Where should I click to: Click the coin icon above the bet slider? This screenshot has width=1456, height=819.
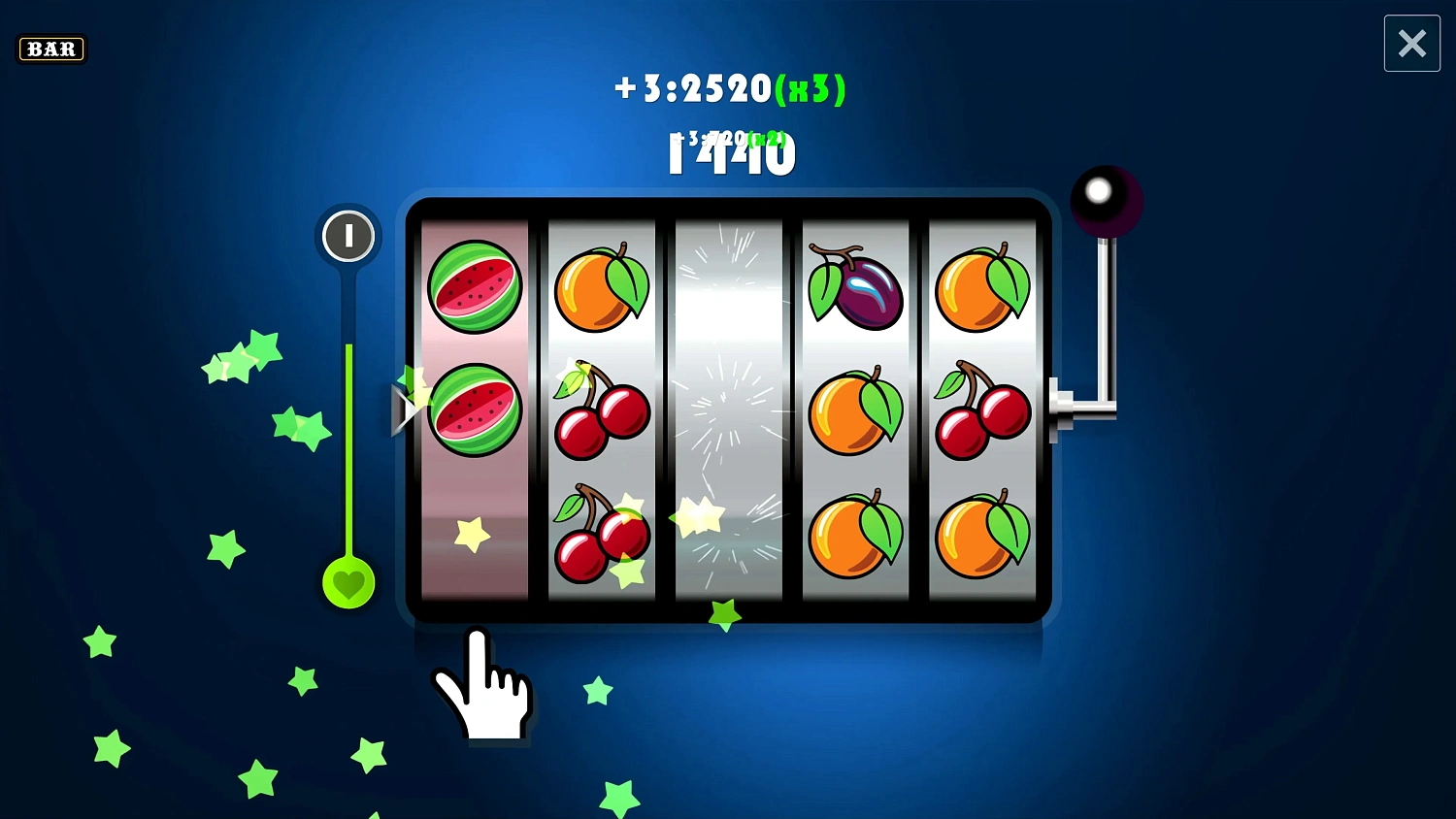(x=348, y=236)
